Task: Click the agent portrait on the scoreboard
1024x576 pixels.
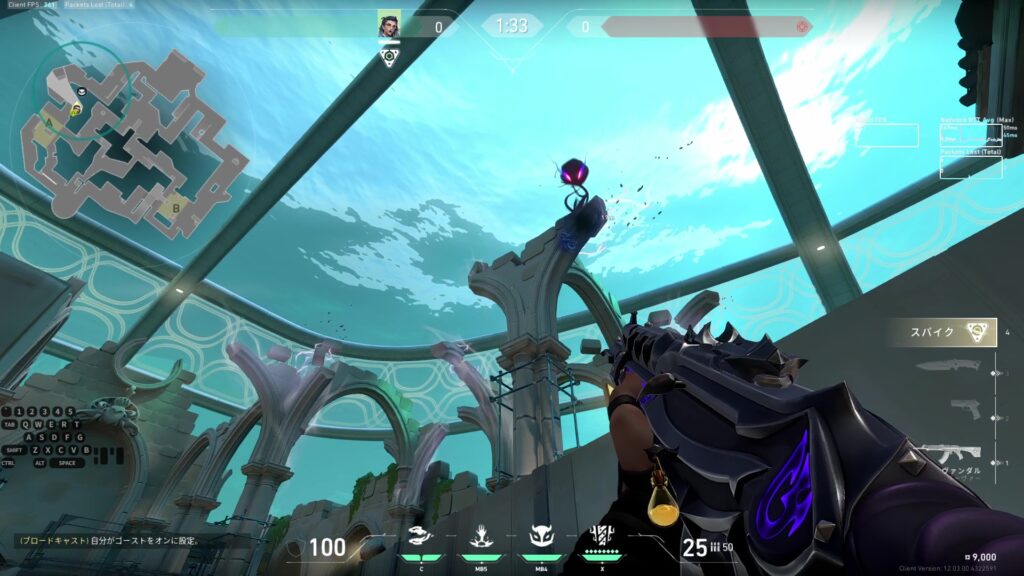Action: pyautogui.click(x=389, y=25)
